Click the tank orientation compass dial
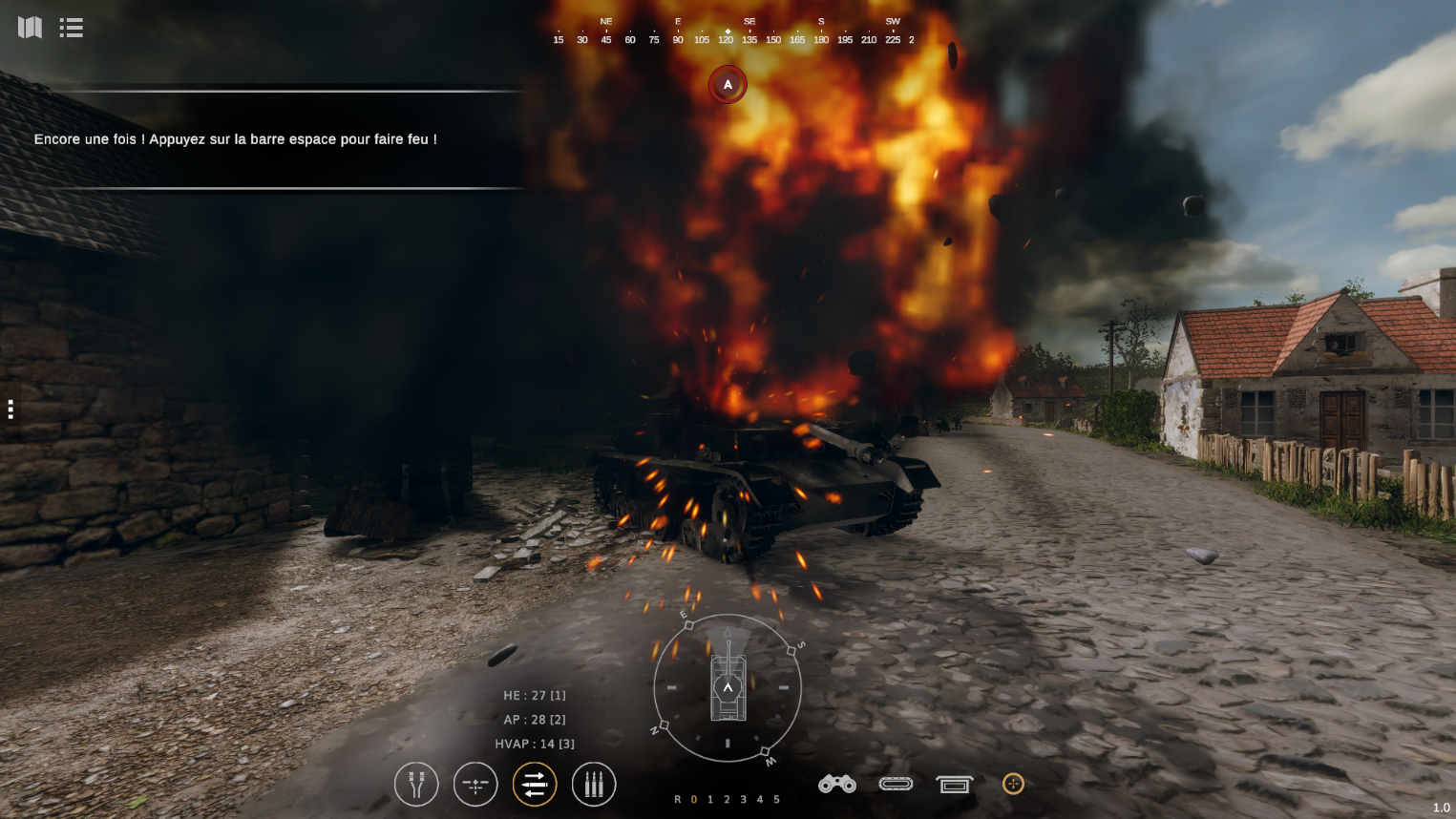The height and width of the screenshot is (819, 1456). click(728, 687)
